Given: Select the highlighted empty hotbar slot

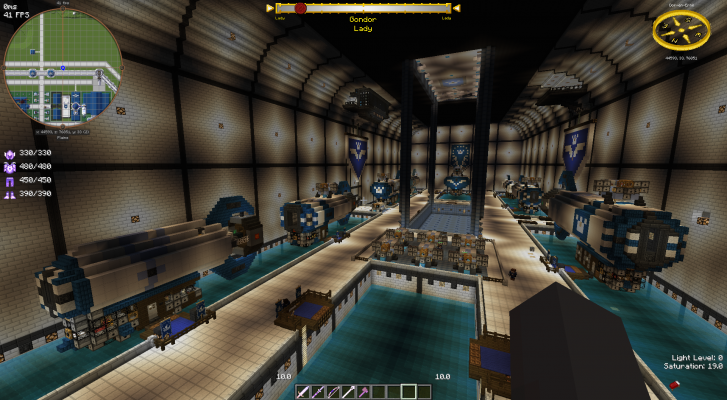Looking at the screenshot, I should point(409,391).
